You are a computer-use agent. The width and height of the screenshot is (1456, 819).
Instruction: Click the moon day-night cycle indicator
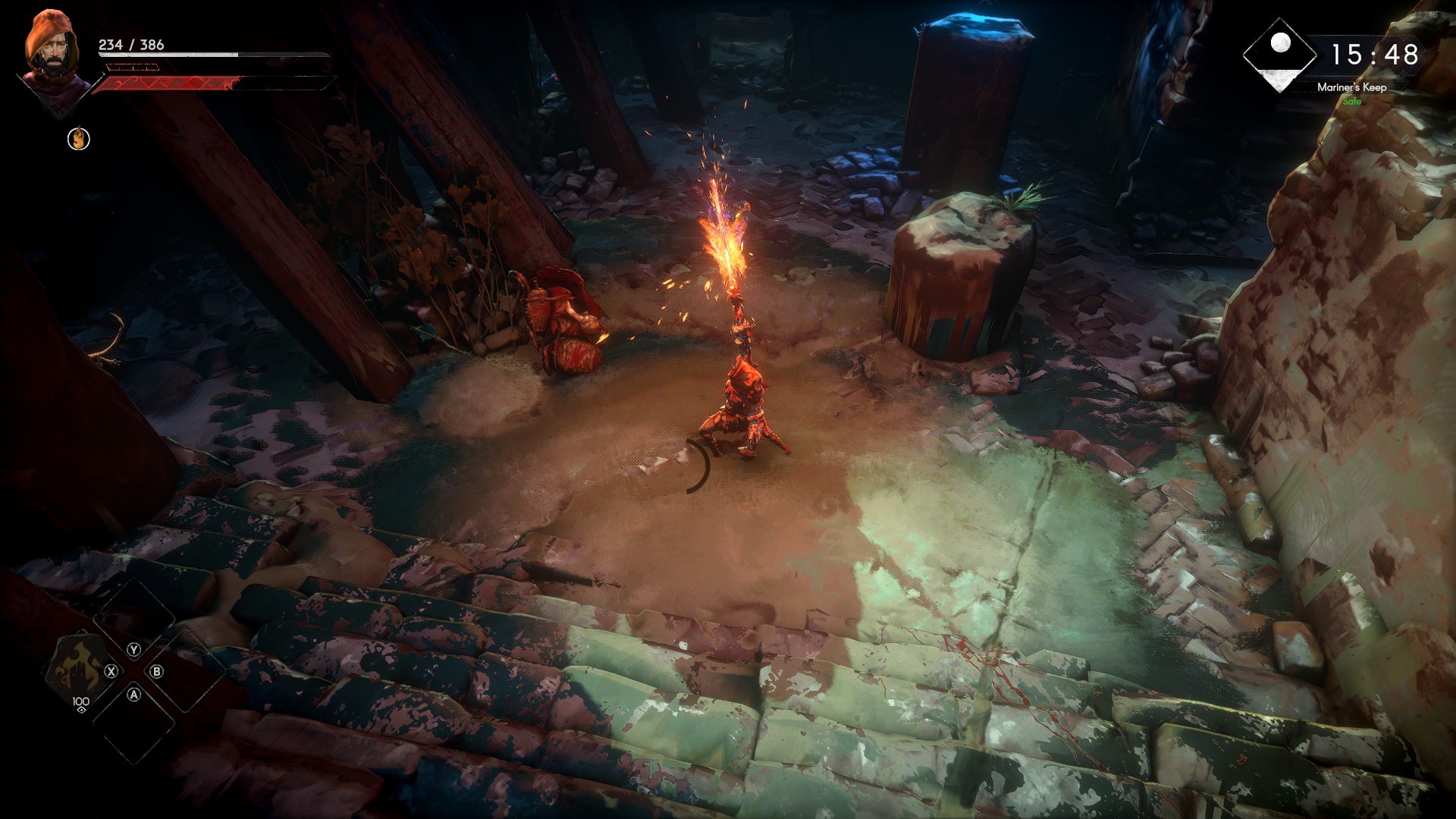[1280, 53]
